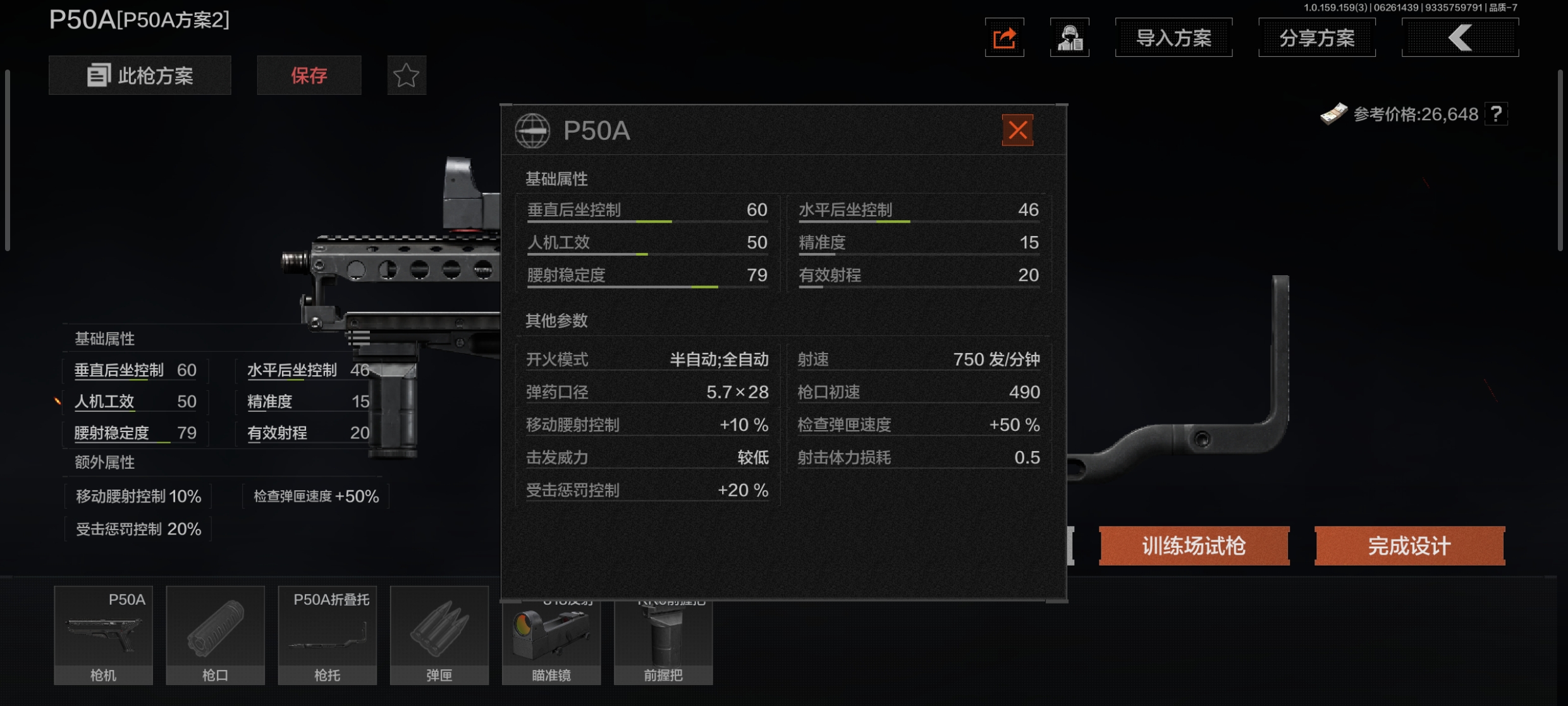The image size is (1568, 706).
Task: Finish the build with 完成设计
Action: [x=1409, y=545]
